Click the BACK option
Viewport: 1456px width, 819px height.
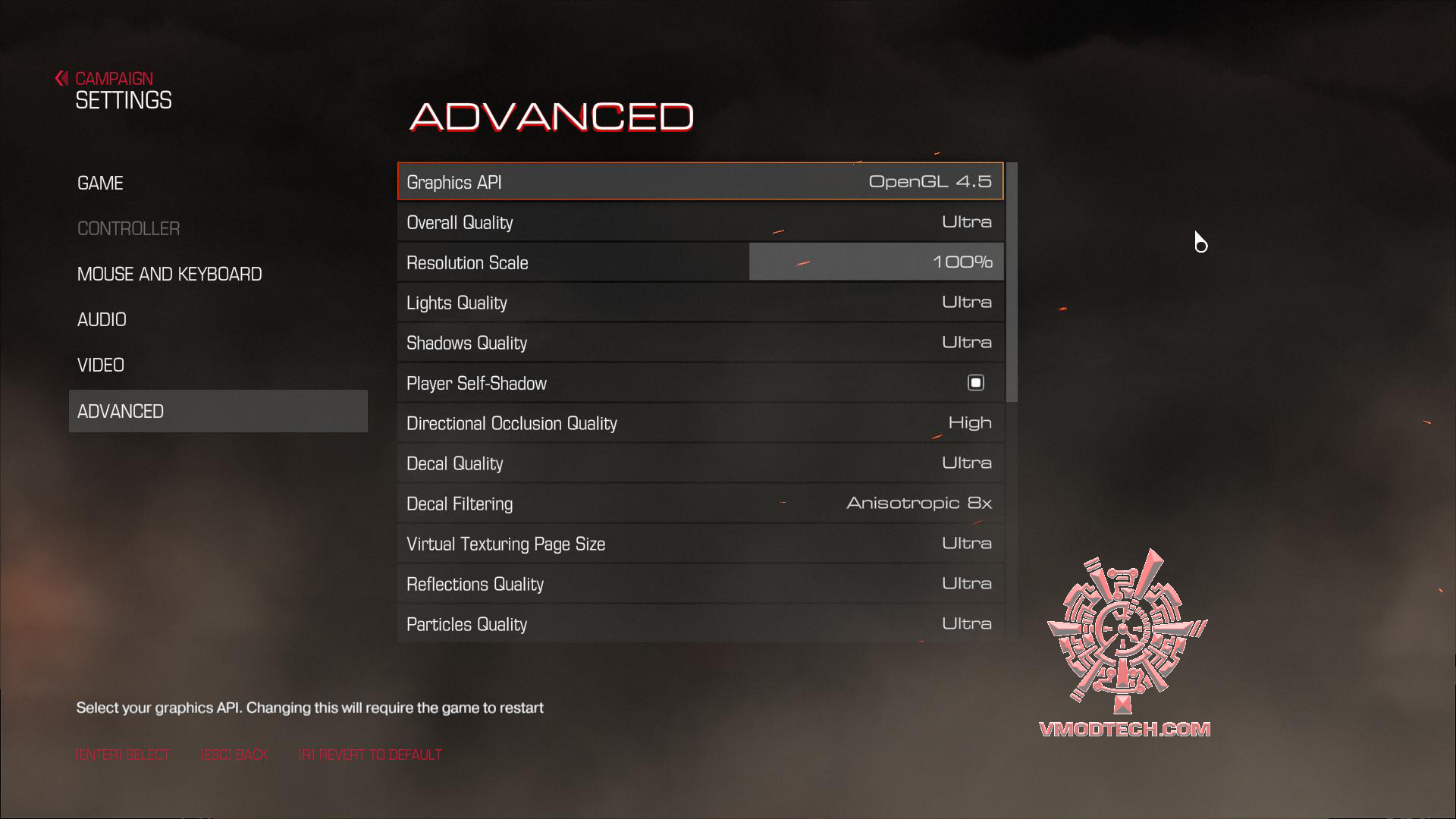click(x=235, y=755)
